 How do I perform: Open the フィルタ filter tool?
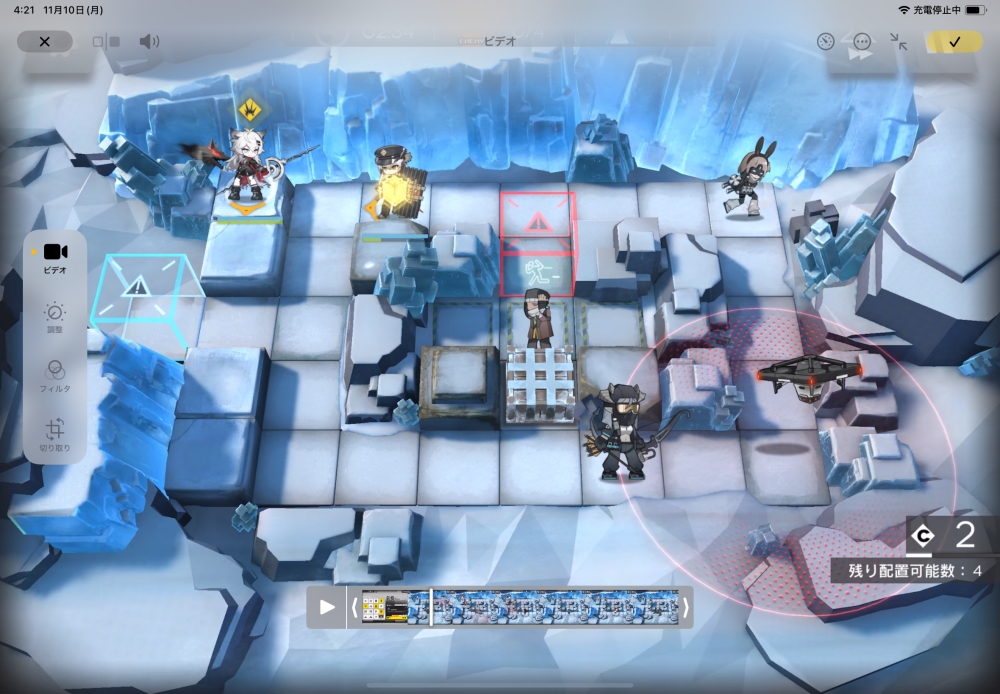55,375
